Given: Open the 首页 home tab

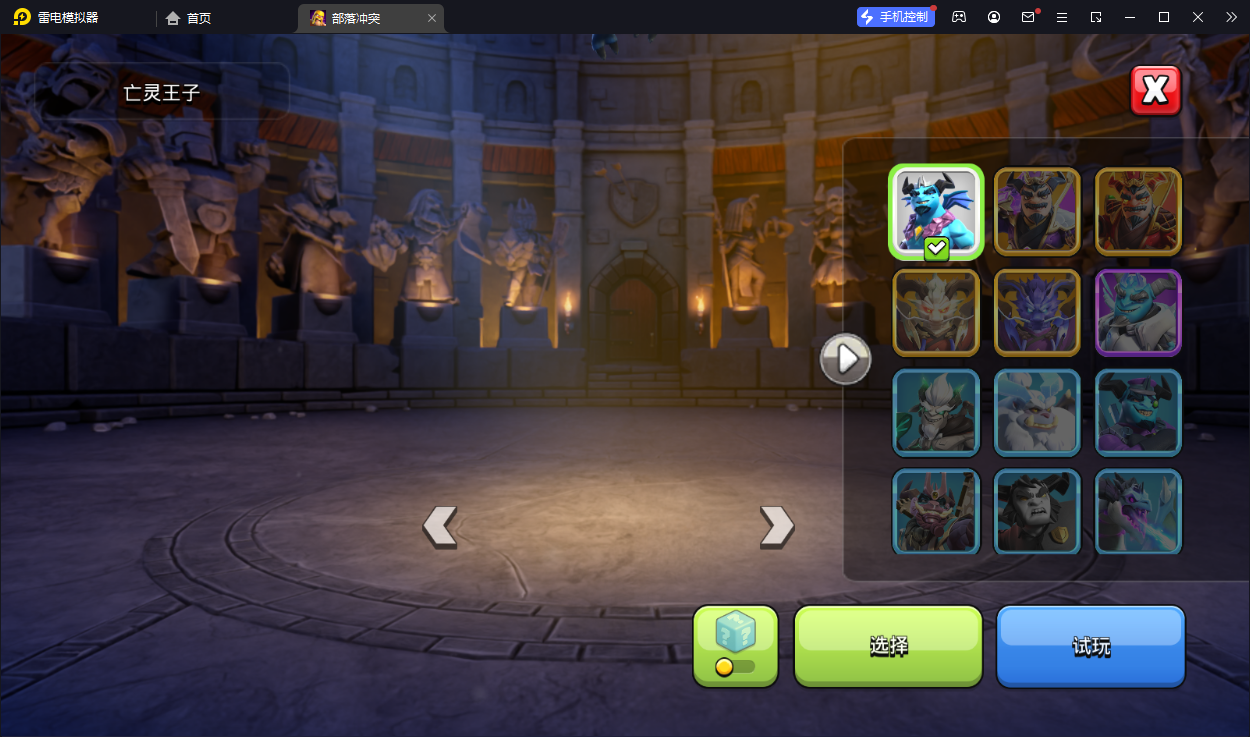Looking at the screenshot, I should (x=189, y=18).
